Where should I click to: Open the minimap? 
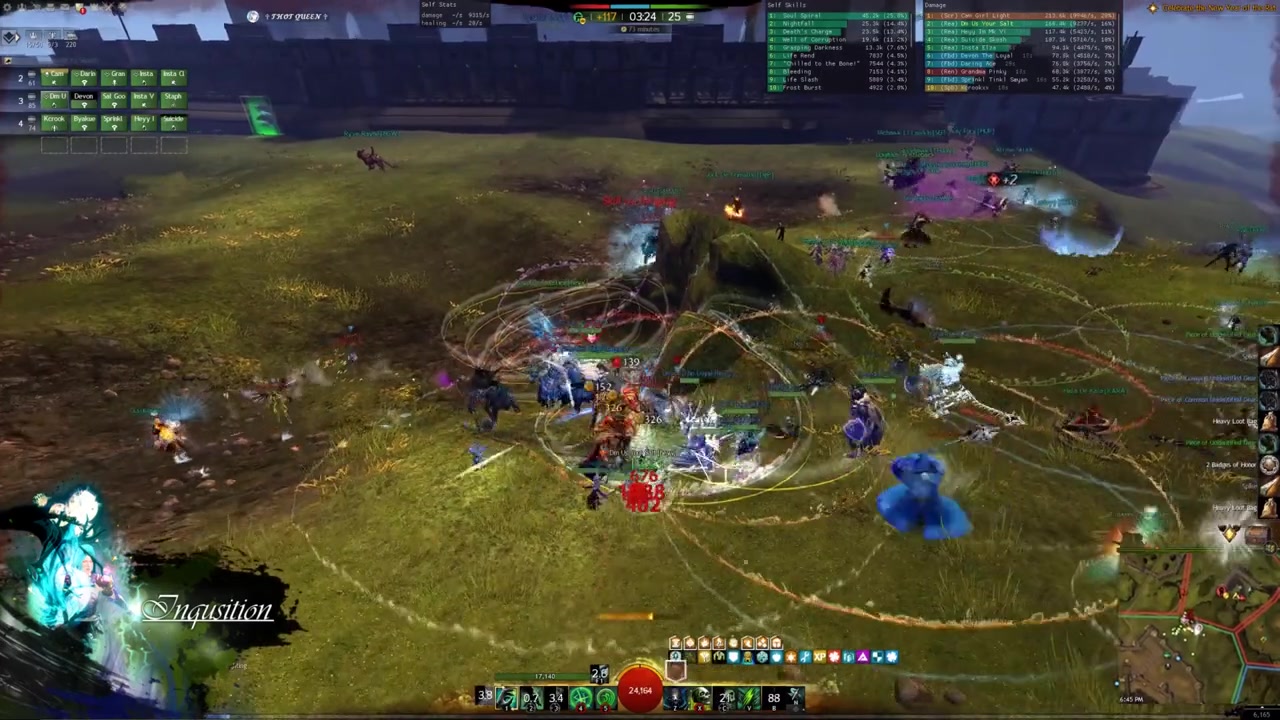click(1197, 630)
